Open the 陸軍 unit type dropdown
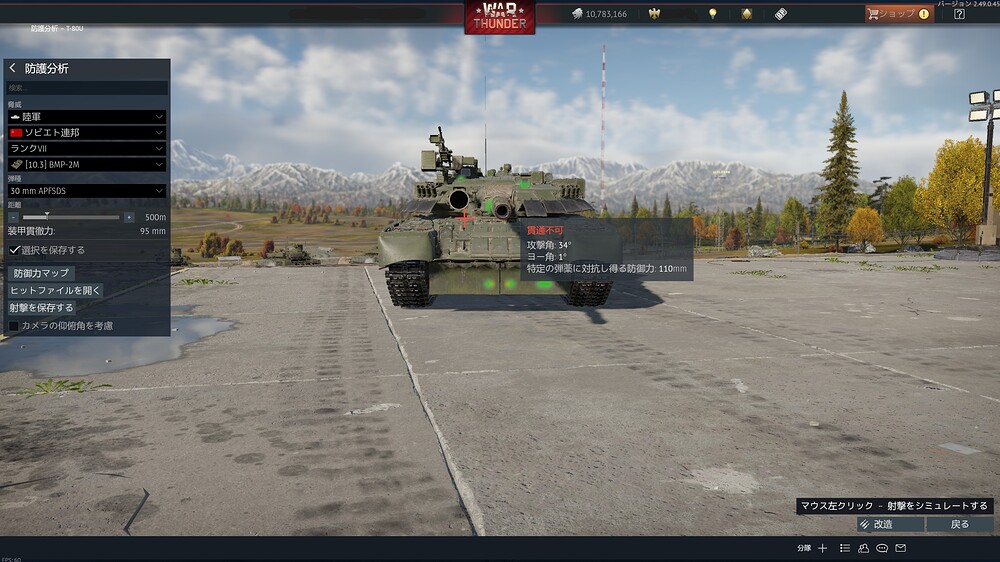1000x562 pixels. pyautogui.click(x=86, y=117)
